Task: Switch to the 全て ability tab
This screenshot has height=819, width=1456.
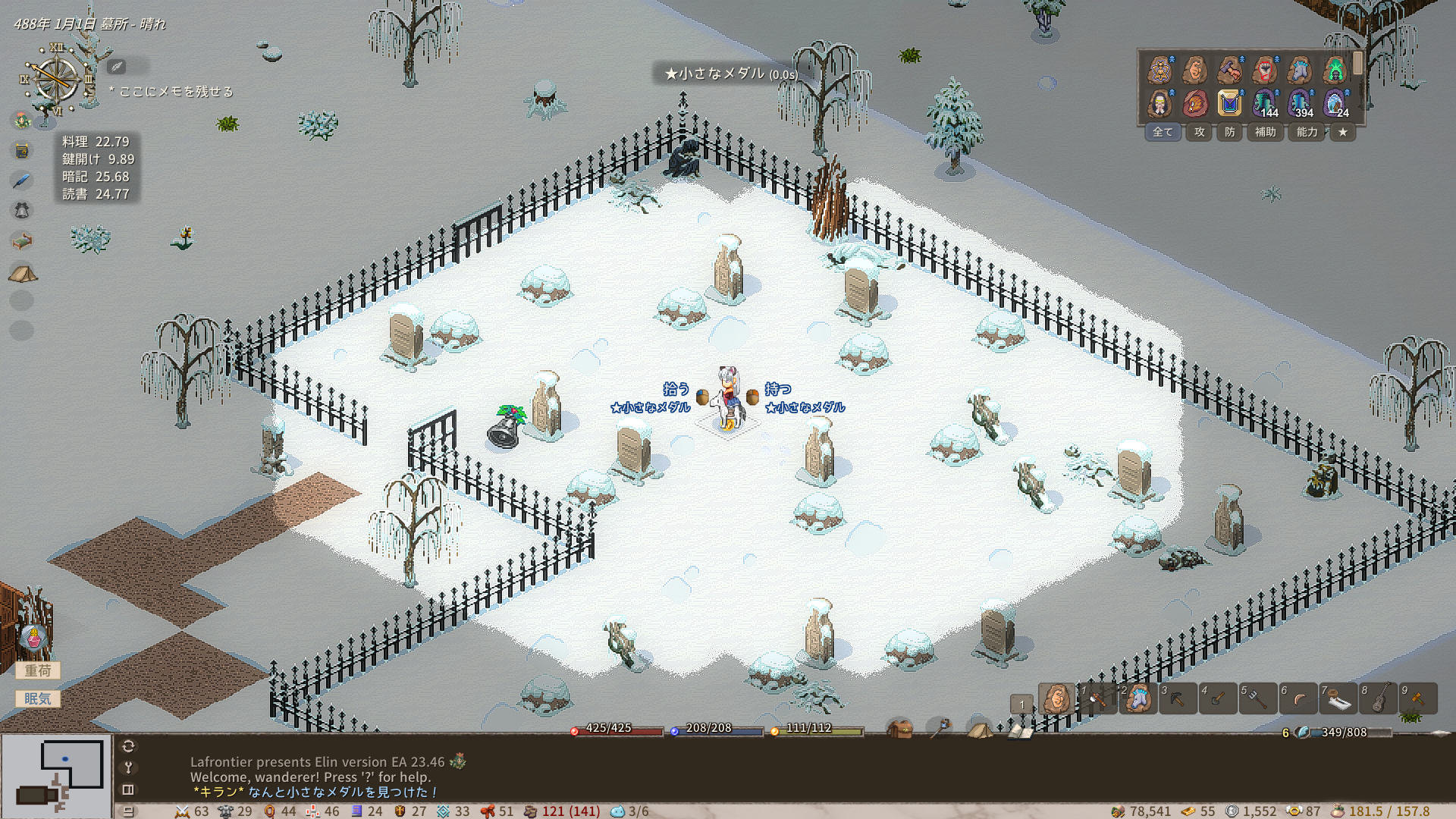Action: 1163,132
